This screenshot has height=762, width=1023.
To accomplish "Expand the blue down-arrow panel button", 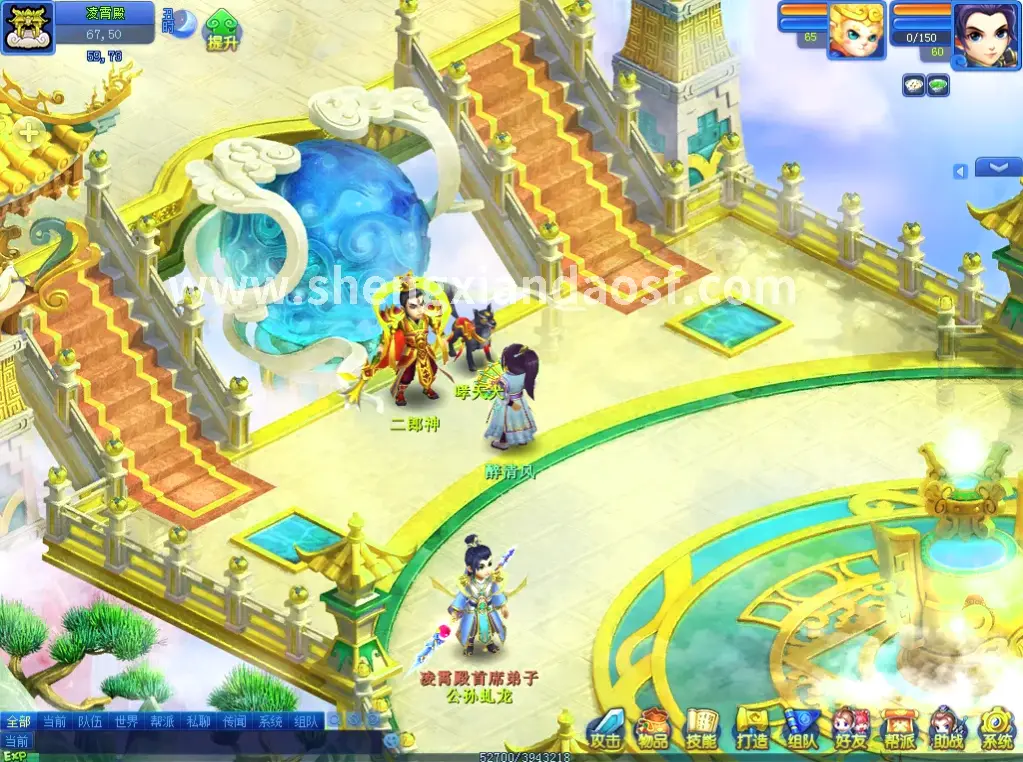I will click(x=997, y=168).
